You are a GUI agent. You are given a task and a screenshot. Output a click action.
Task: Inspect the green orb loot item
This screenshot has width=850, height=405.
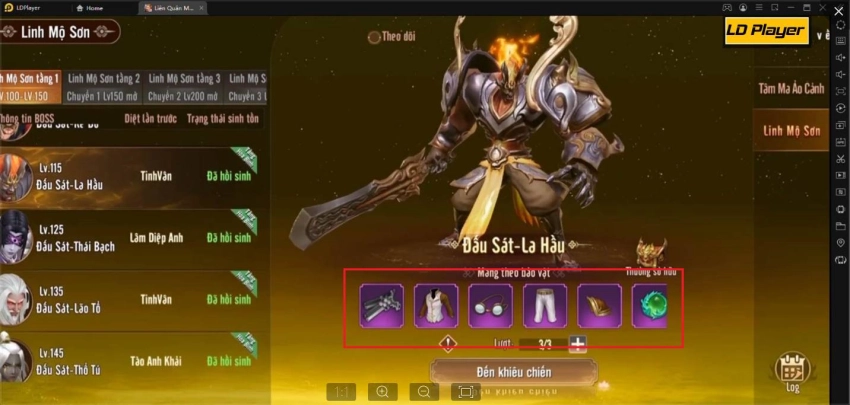point(651,305)
